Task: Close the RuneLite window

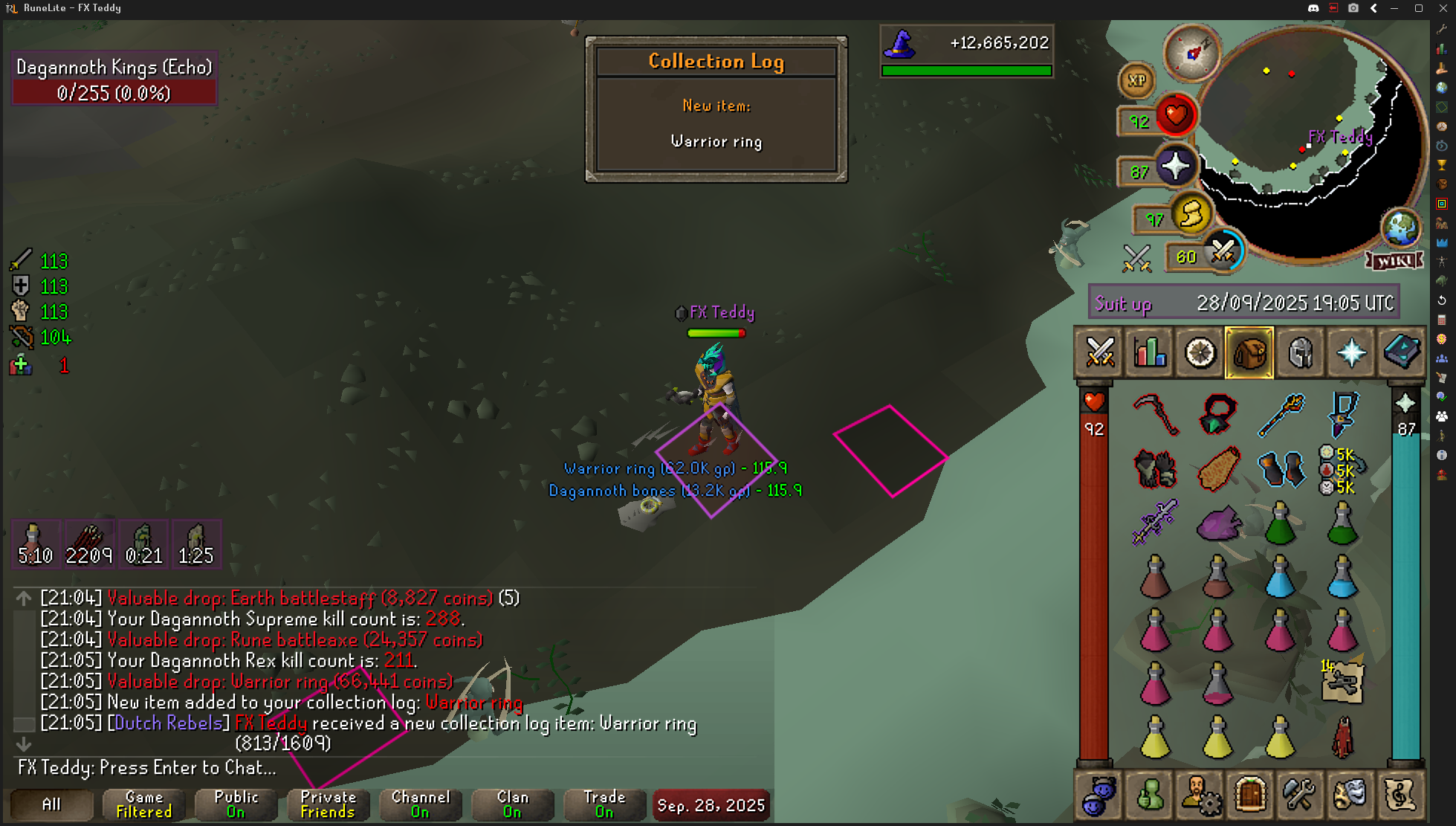Action: (x=1443, y=8)
